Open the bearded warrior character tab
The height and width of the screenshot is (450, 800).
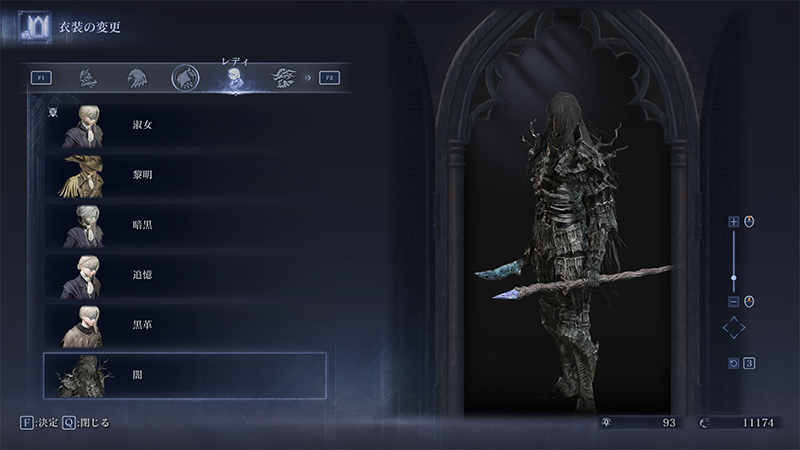(x=283, y=77)
